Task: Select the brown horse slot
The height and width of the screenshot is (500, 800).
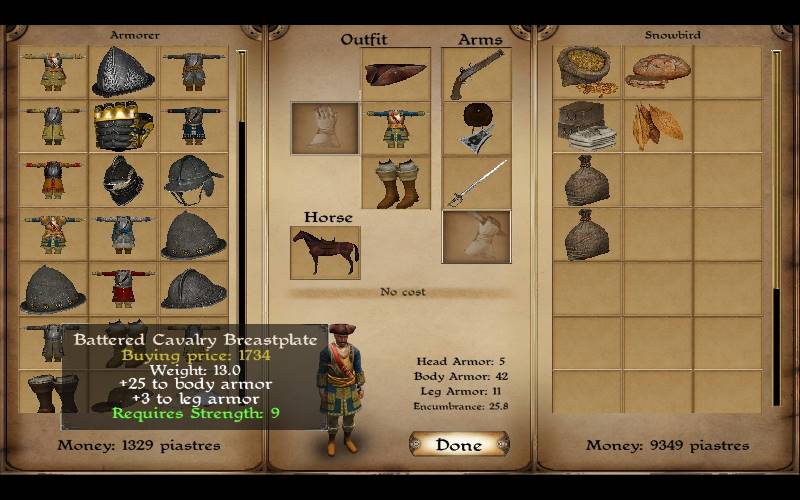Action: (325, 252)
